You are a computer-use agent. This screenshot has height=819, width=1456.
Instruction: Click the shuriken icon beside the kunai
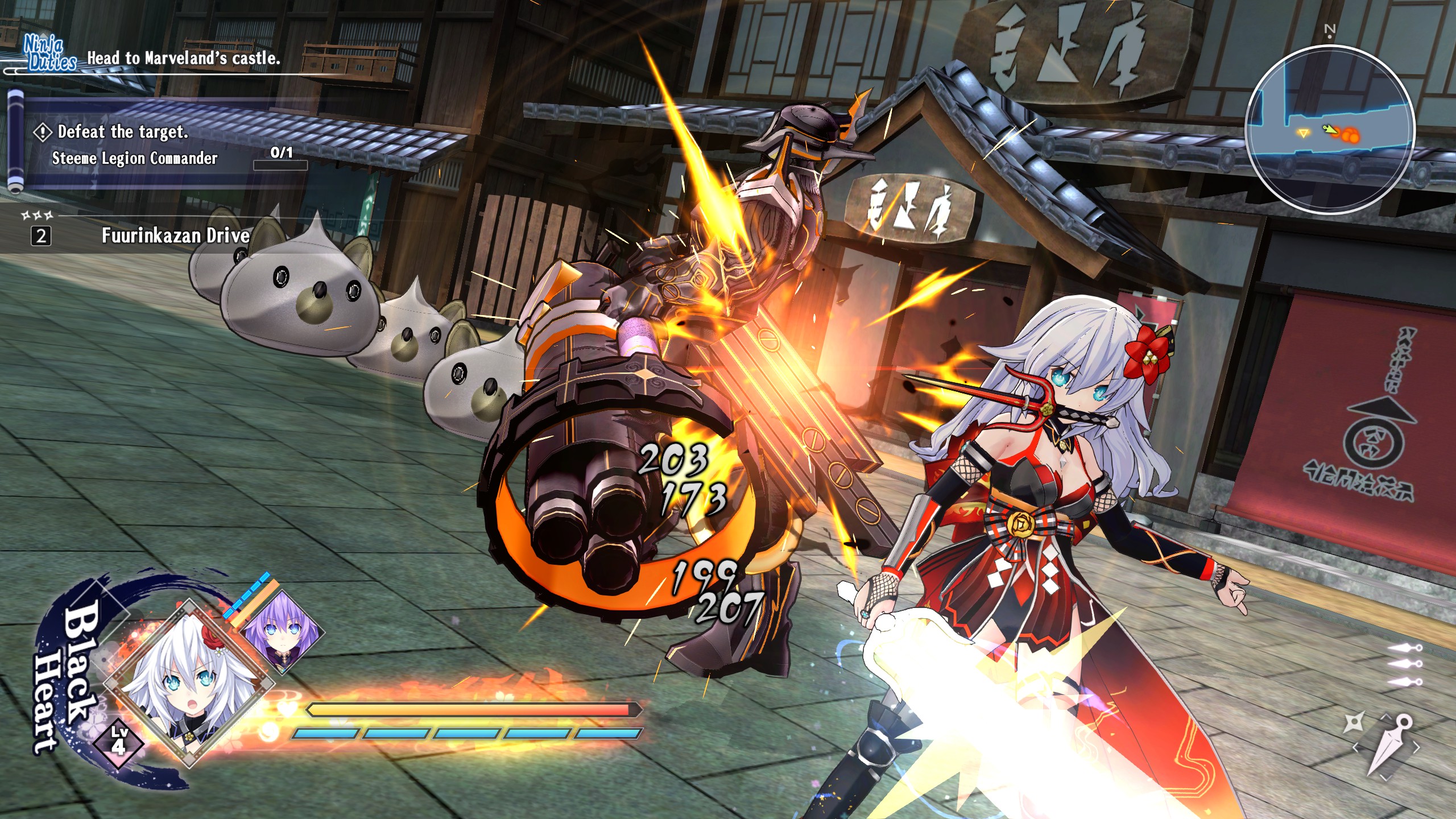tap(1354, 723)
